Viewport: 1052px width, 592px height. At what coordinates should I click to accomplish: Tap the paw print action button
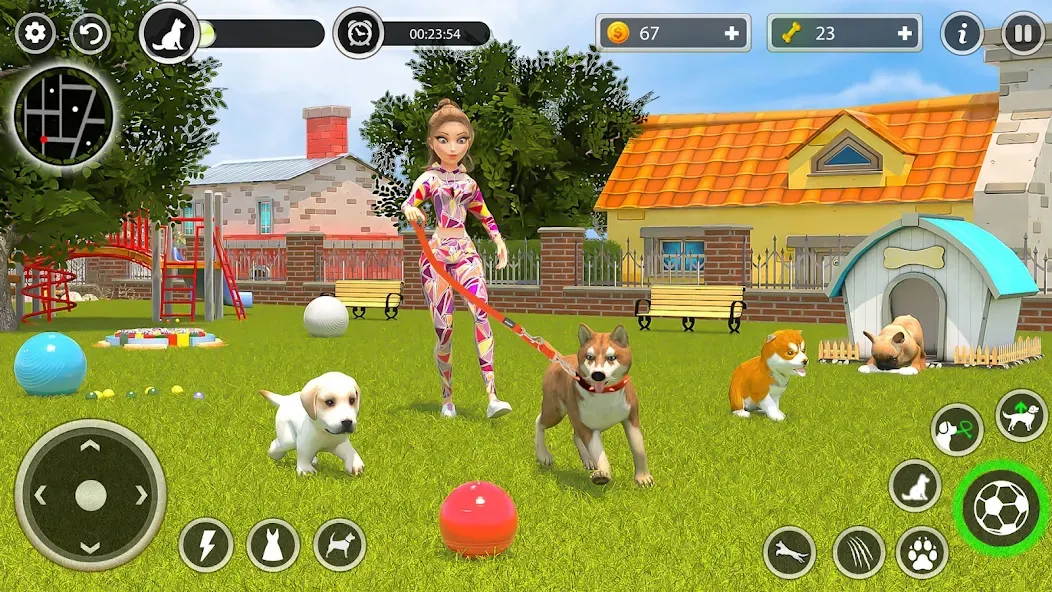pos(922,553)
